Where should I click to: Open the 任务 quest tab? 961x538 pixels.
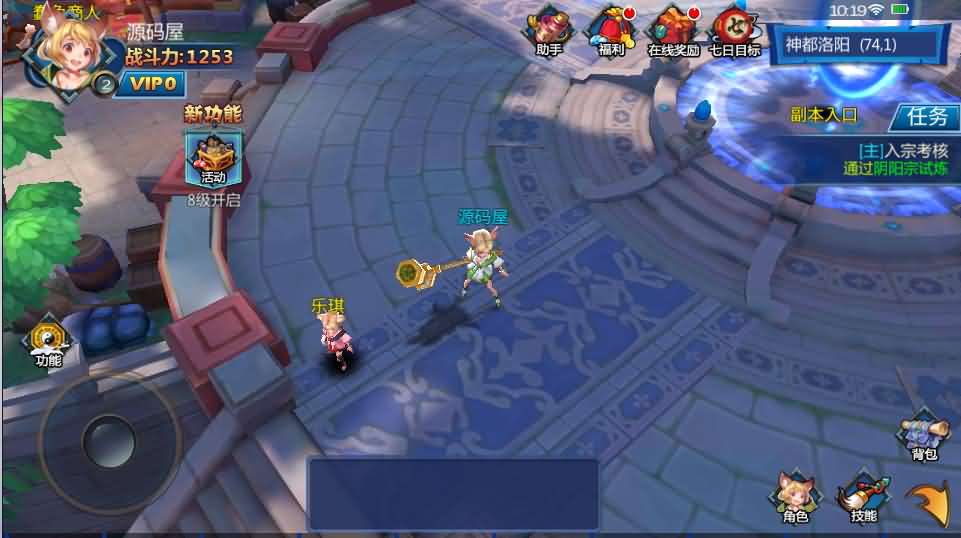click(x=925, y=116)
